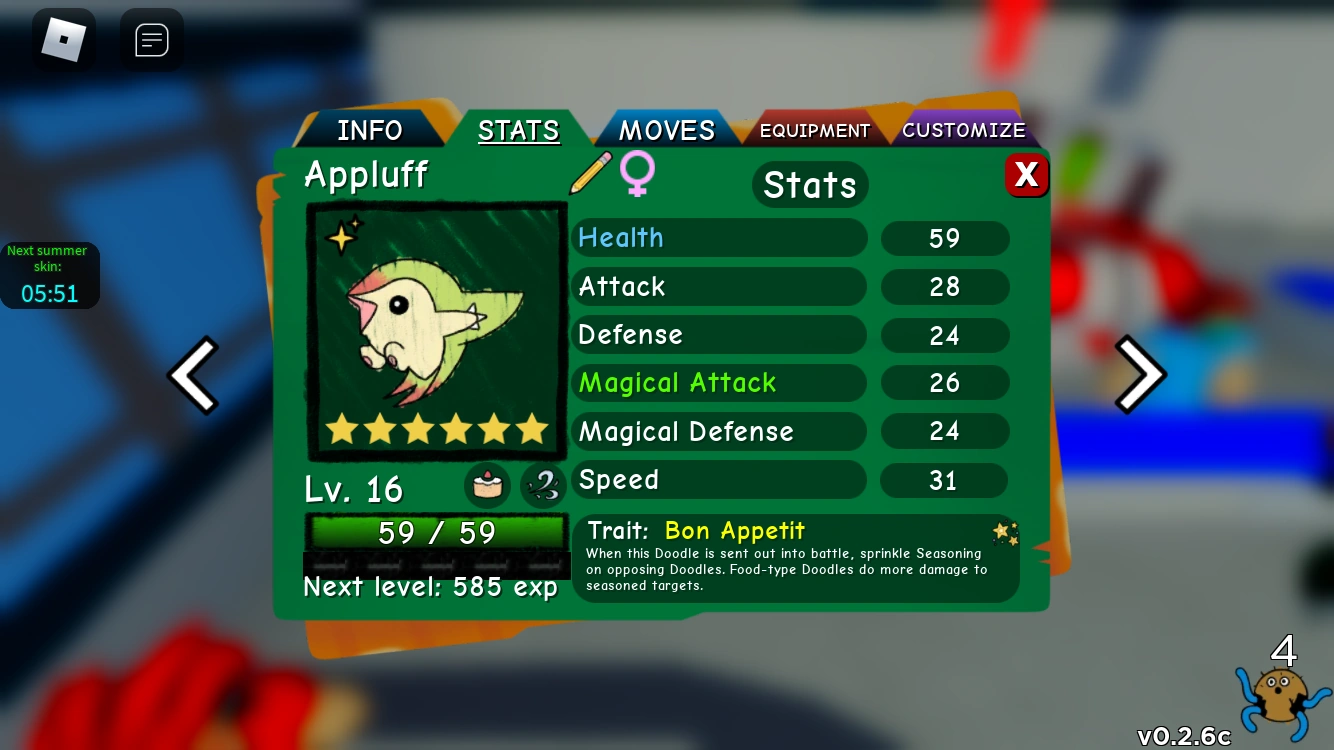Click the female gender symbol
Image resolution: width=1334 pixels, height=750 pixels.
pyautogui.click(x=637, y=173)
